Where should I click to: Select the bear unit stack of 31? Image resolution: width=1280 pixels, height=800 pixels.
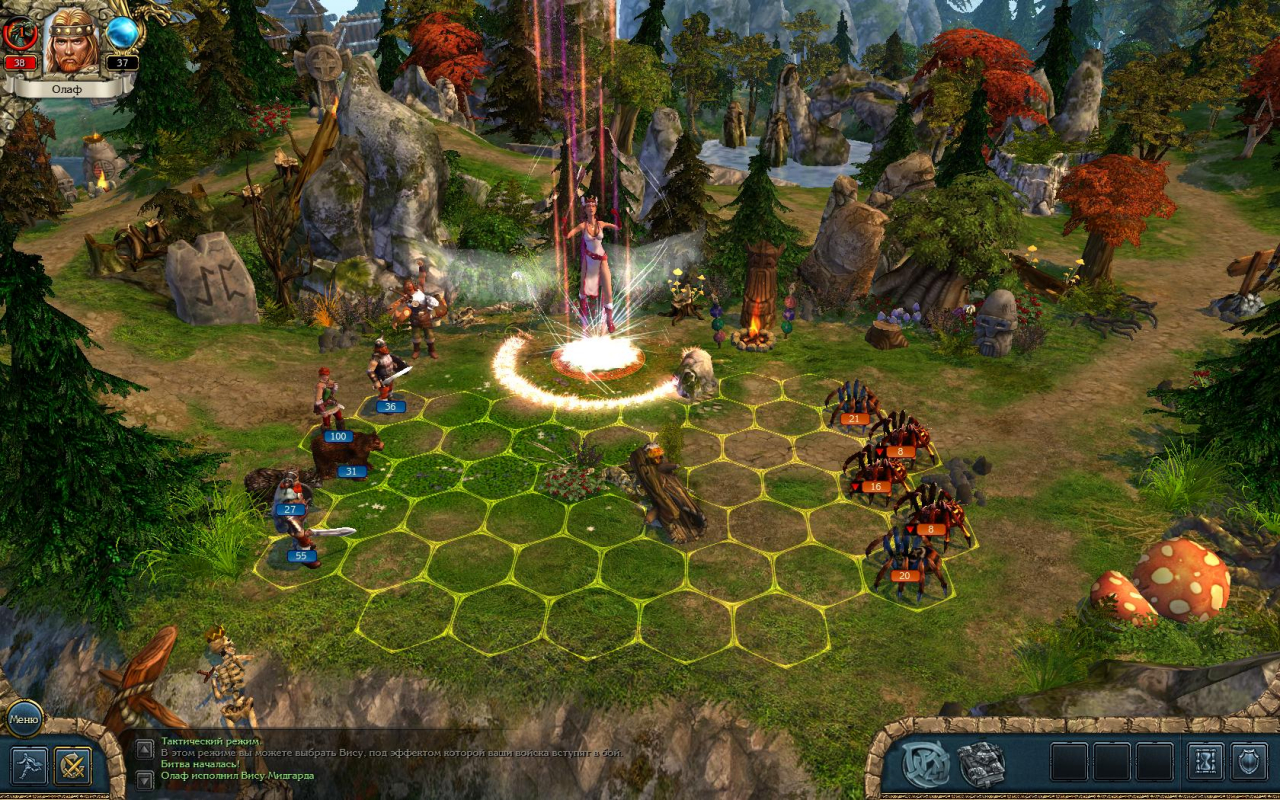(346, 453)
